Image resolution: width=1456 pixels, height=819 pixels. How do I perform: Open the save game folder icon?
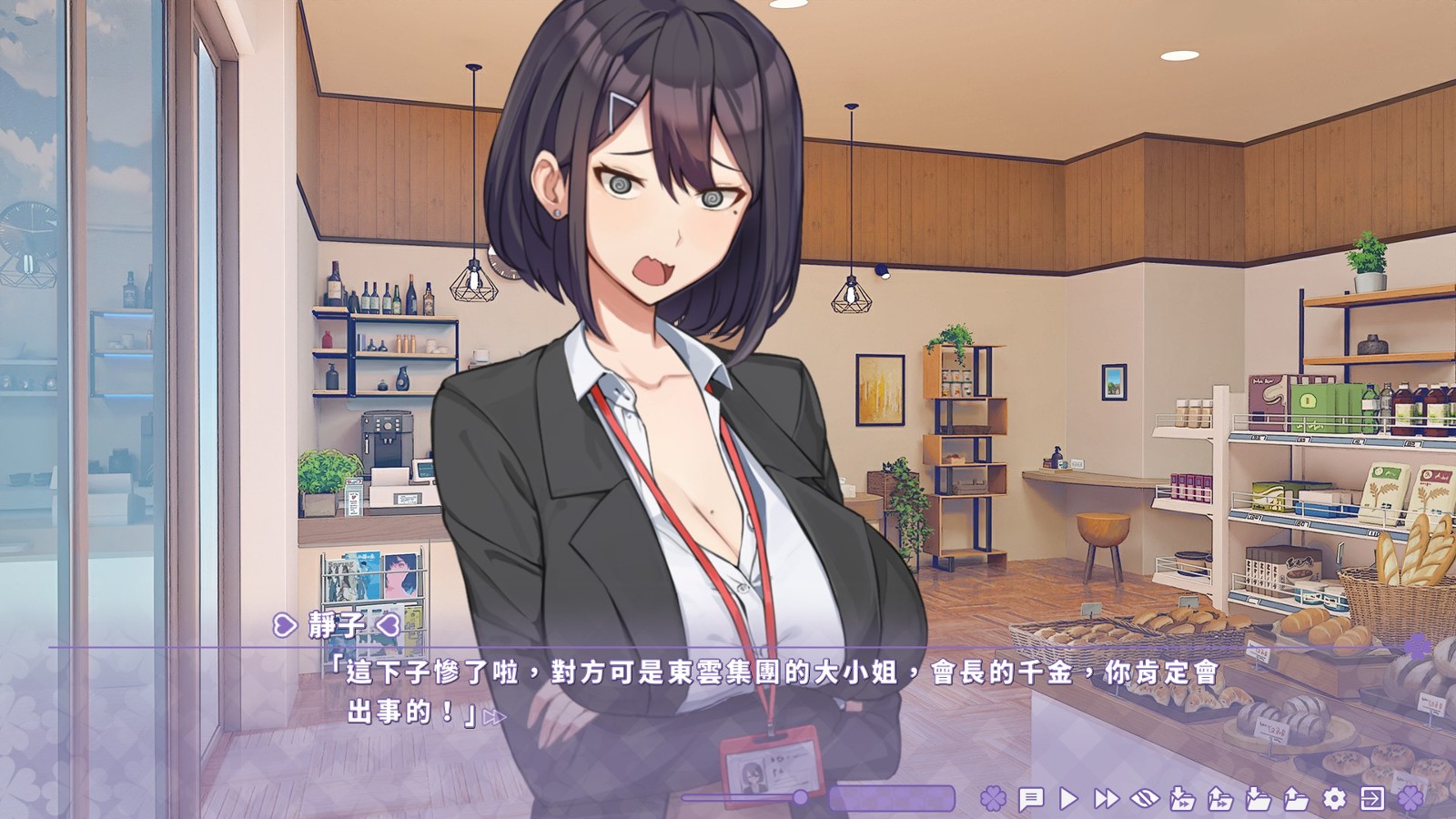pyautogui.click(x=1259, y=799)
